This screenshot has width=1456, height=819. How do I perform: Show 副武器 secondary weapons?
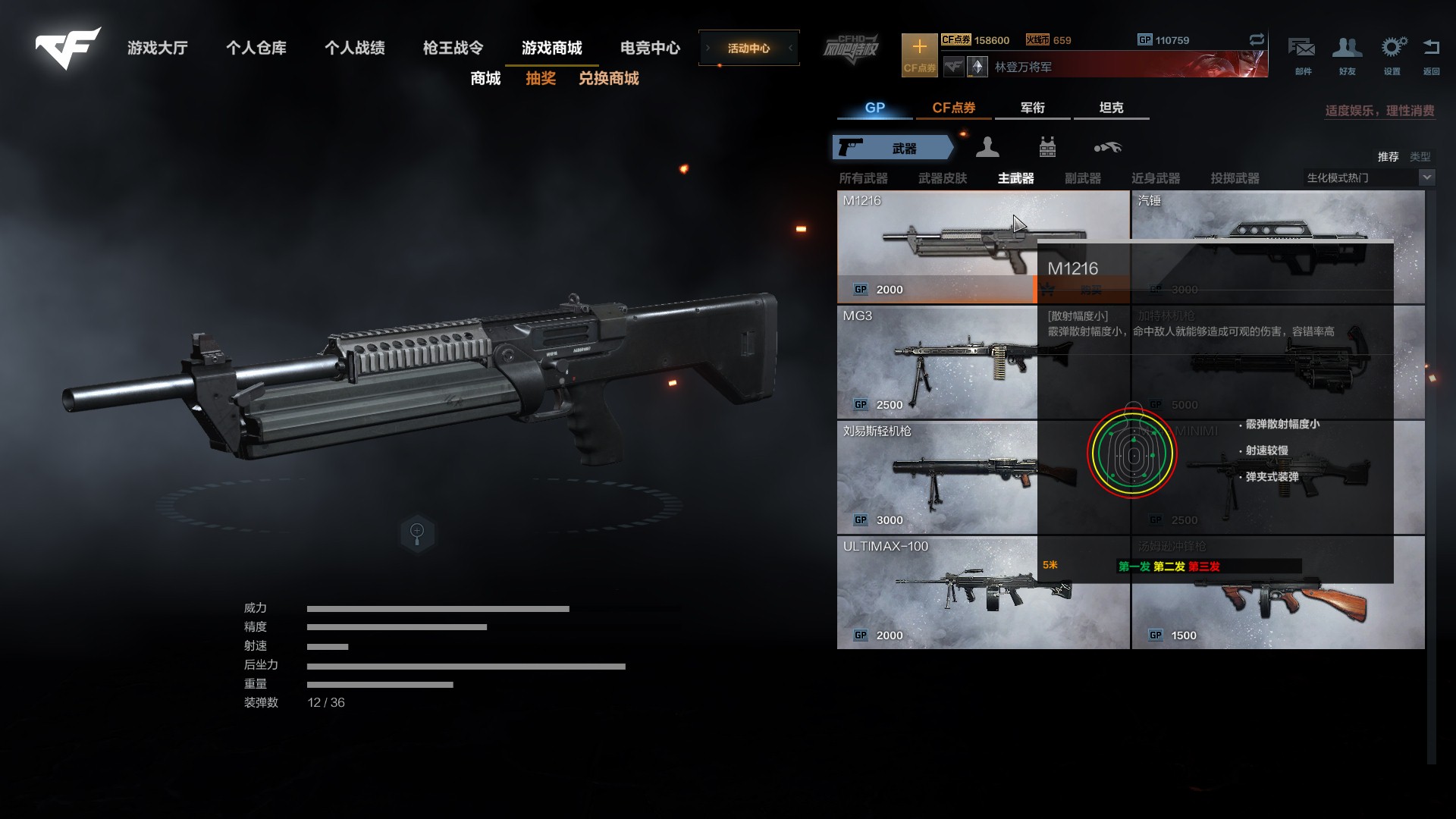tap(1082, 178)
